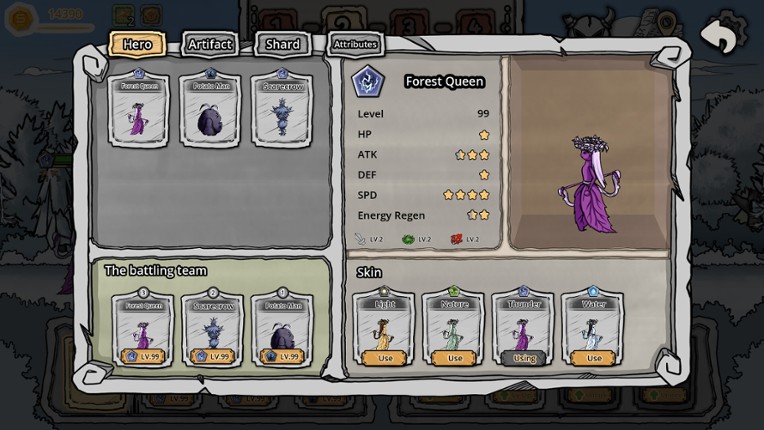Switch to the Attributes tab
This screenshot has height=430, width=764.
[x=355, y=44]
